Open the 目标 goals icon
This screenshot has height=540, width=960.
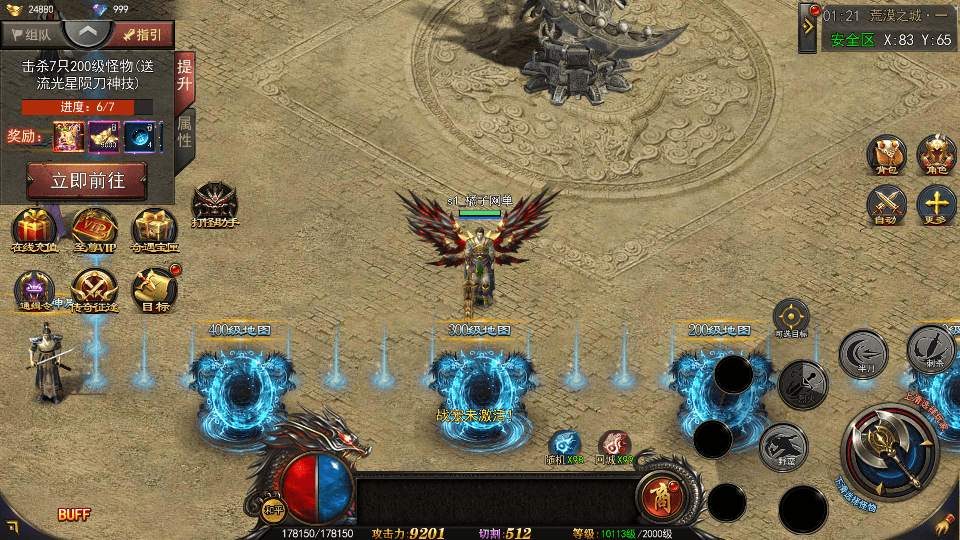point(155,290)
